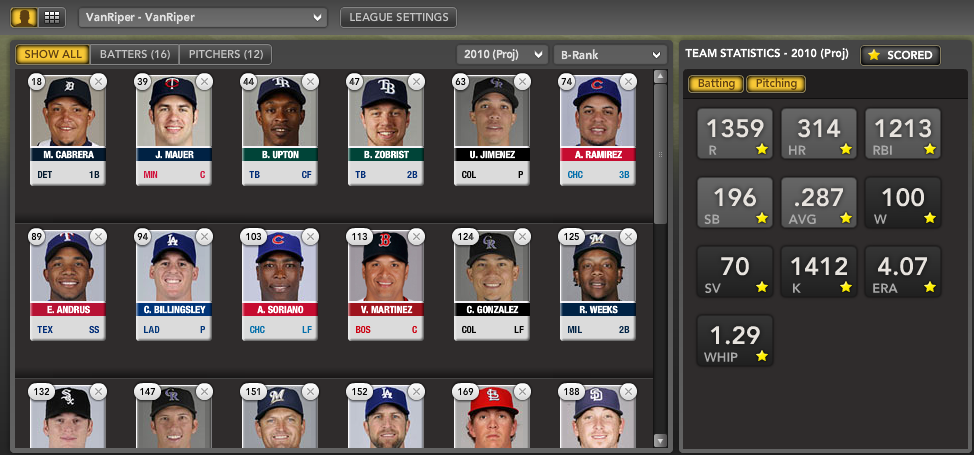Switch to the grid list view icon
The image size is (974, 455).
pyautogui.click(x=51, y=17)
